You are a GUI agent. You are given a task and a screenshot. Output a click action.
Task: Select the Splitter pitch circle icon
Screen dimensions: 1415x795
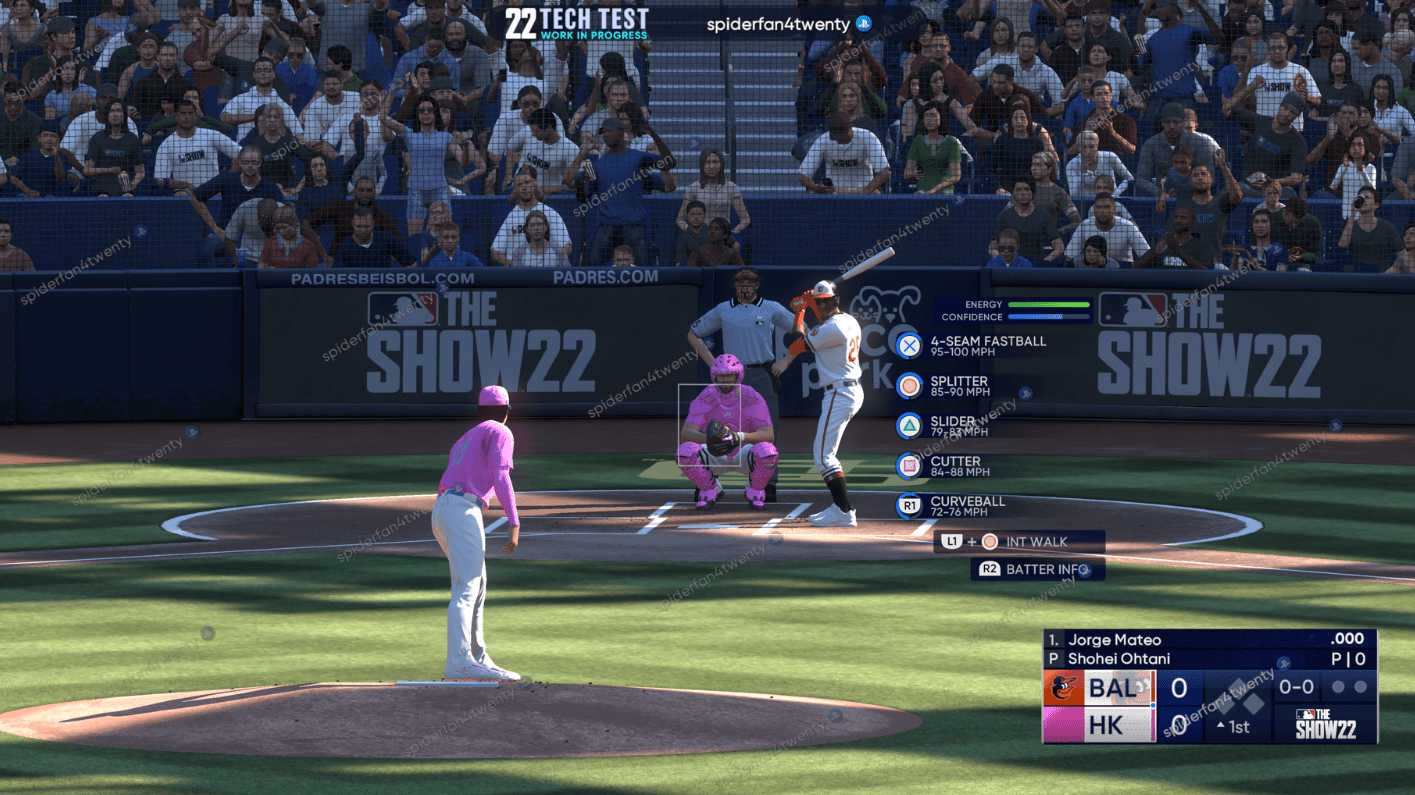[907, 385]
